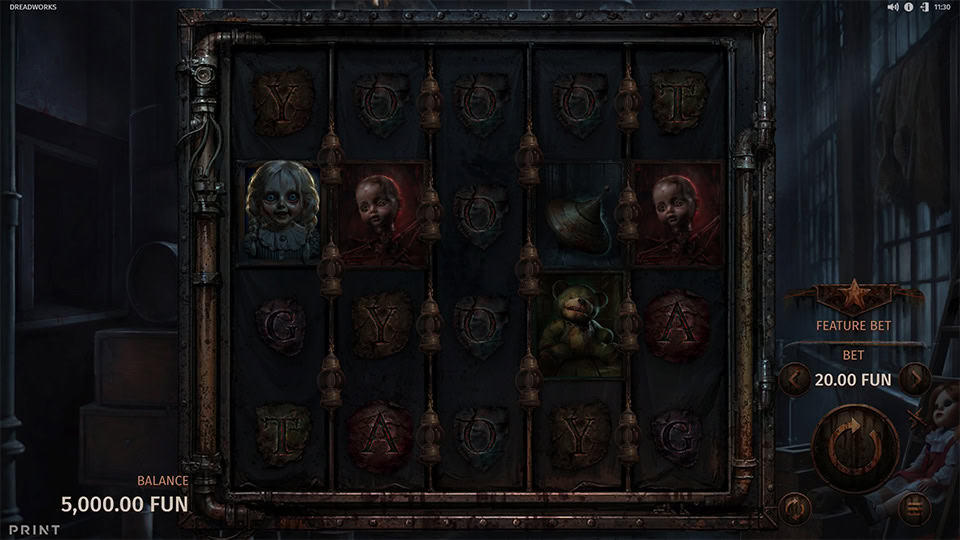Open the menu with the three-lines button

pyautogui.click(x=913, y=507)
